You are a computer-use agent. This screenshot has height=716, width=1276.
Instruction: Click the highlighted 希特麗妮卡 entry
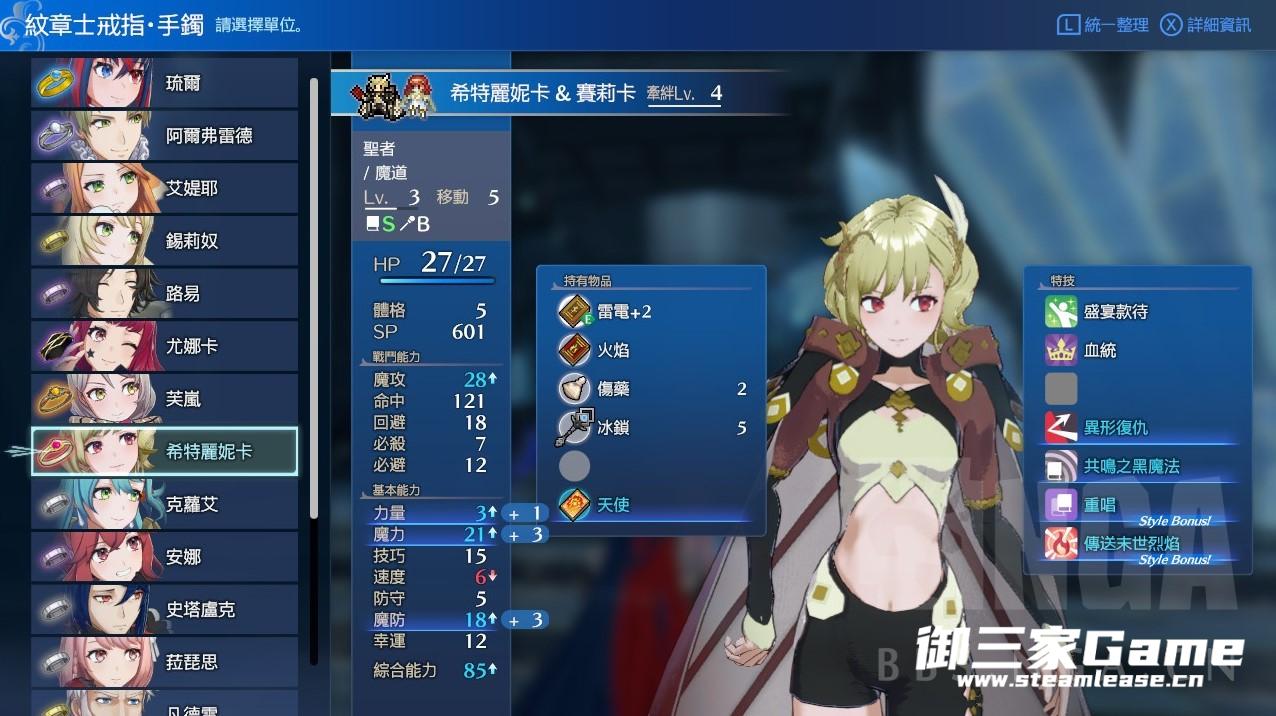point(165,451)
